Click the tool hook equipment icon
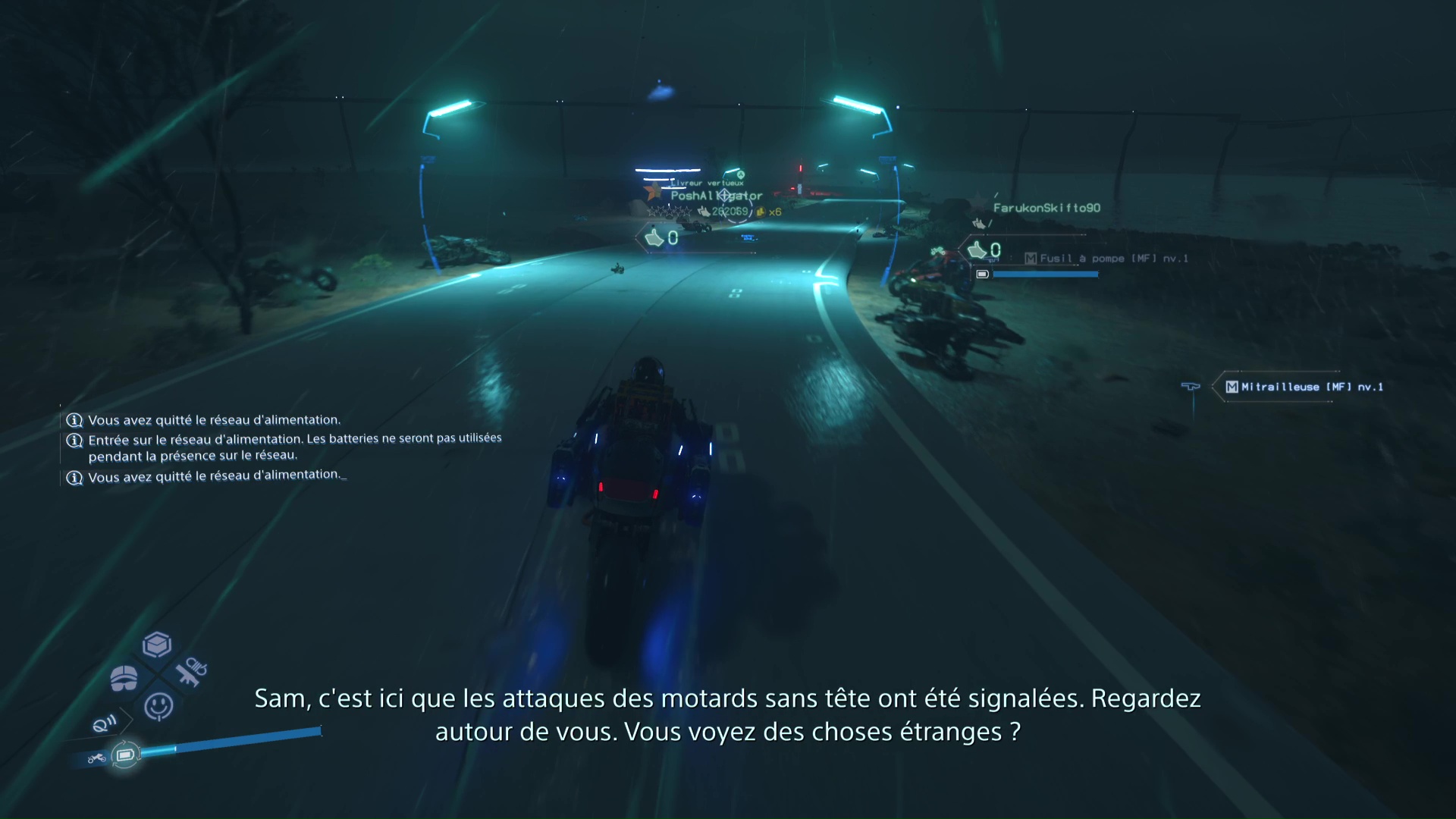Screen dimensions: 1456x819 click(x=192, y=673)
